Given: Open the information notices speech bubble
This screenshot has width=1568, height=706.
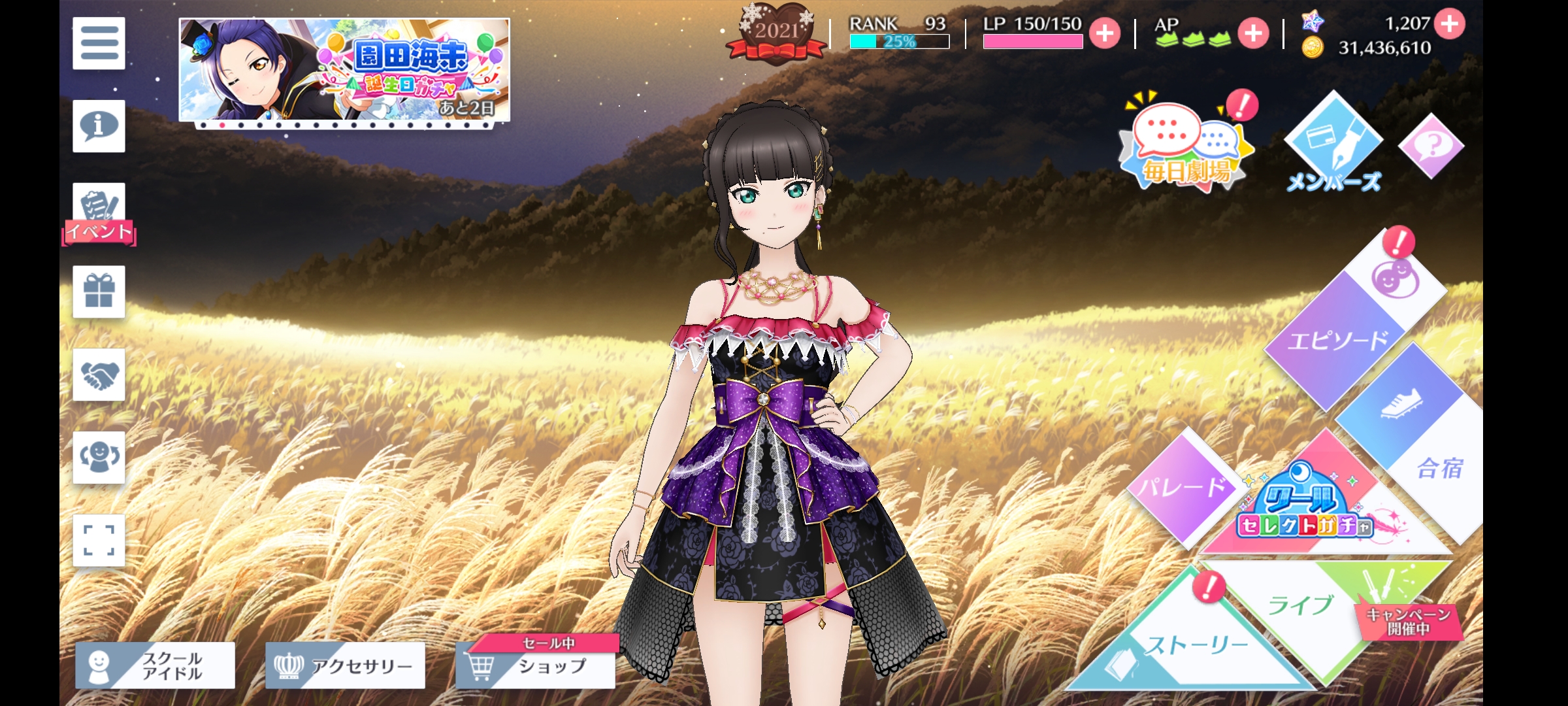Looking at the screenshot, I should tap(99, 126).
